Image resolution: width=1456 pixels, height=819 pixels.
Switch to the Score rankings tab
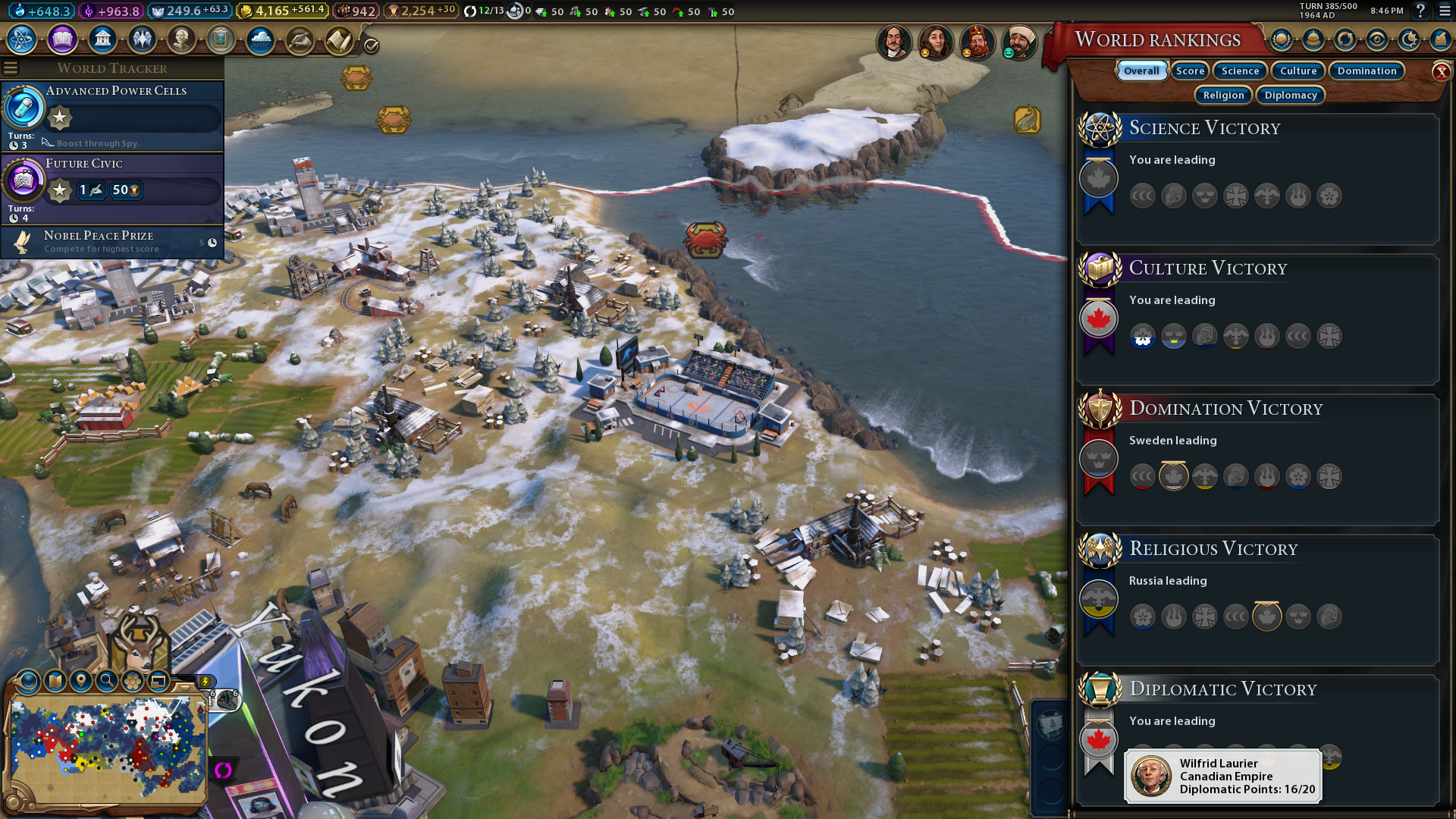point(1190,71)
